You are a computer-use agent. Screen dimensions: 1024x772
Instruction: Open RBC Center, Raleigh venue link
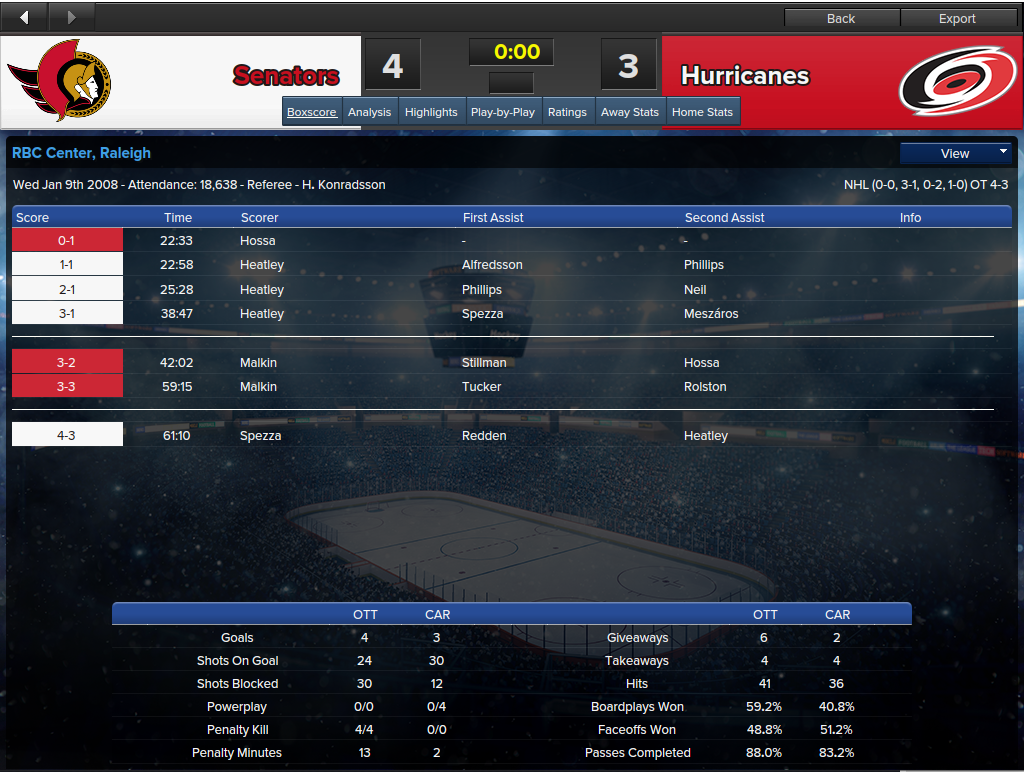(81, 153)
